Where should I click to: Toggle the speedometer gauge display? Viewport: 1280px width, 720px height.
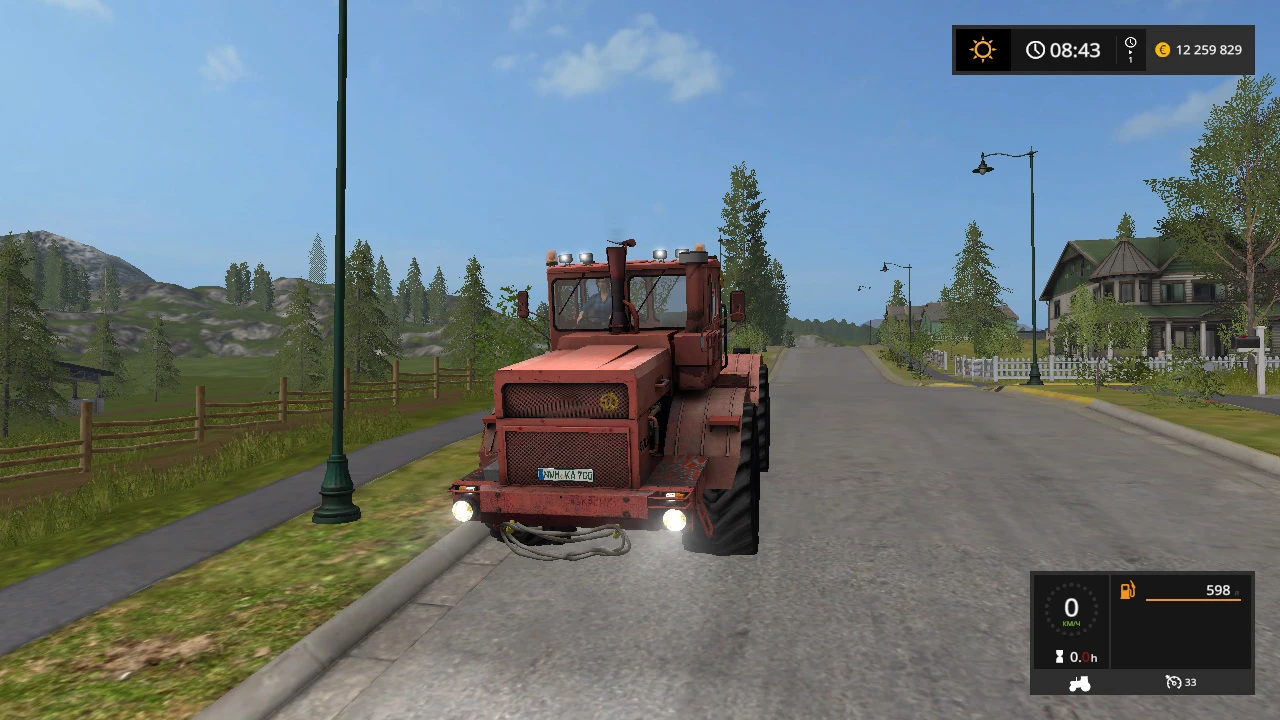pos(1071,608)
